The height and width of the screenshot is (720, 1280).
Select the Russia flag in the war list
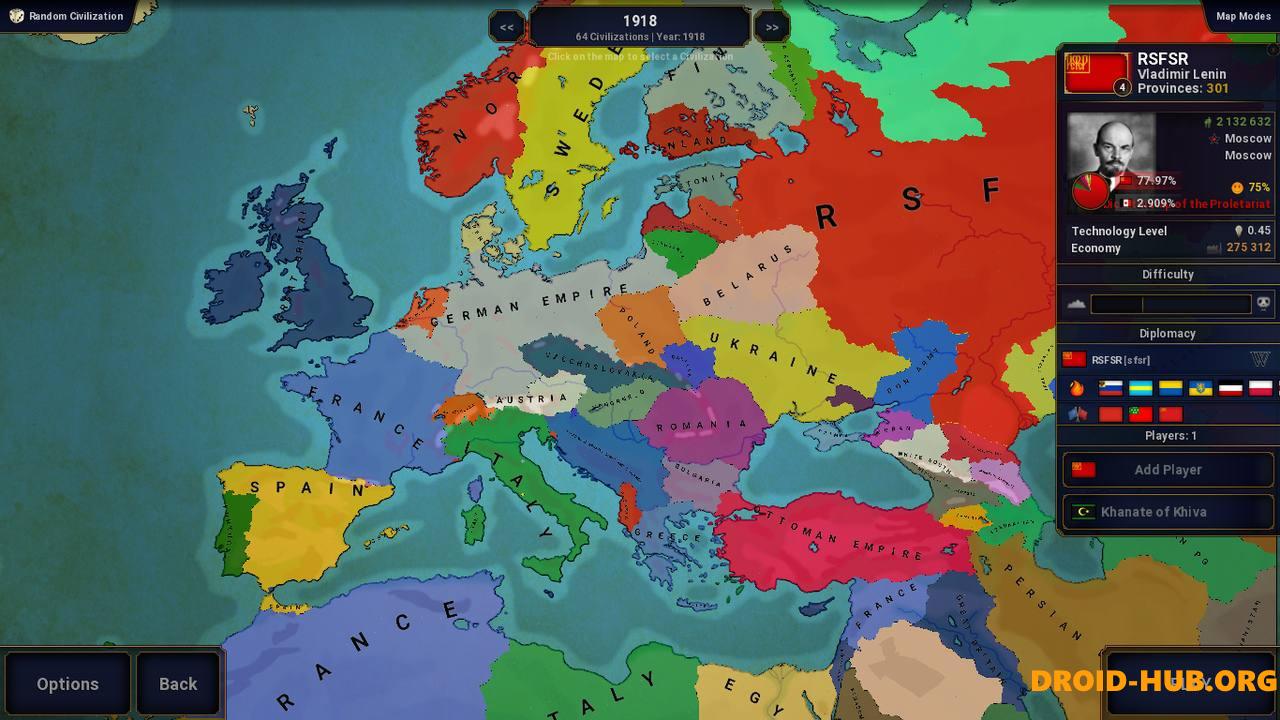(1110, 388)
